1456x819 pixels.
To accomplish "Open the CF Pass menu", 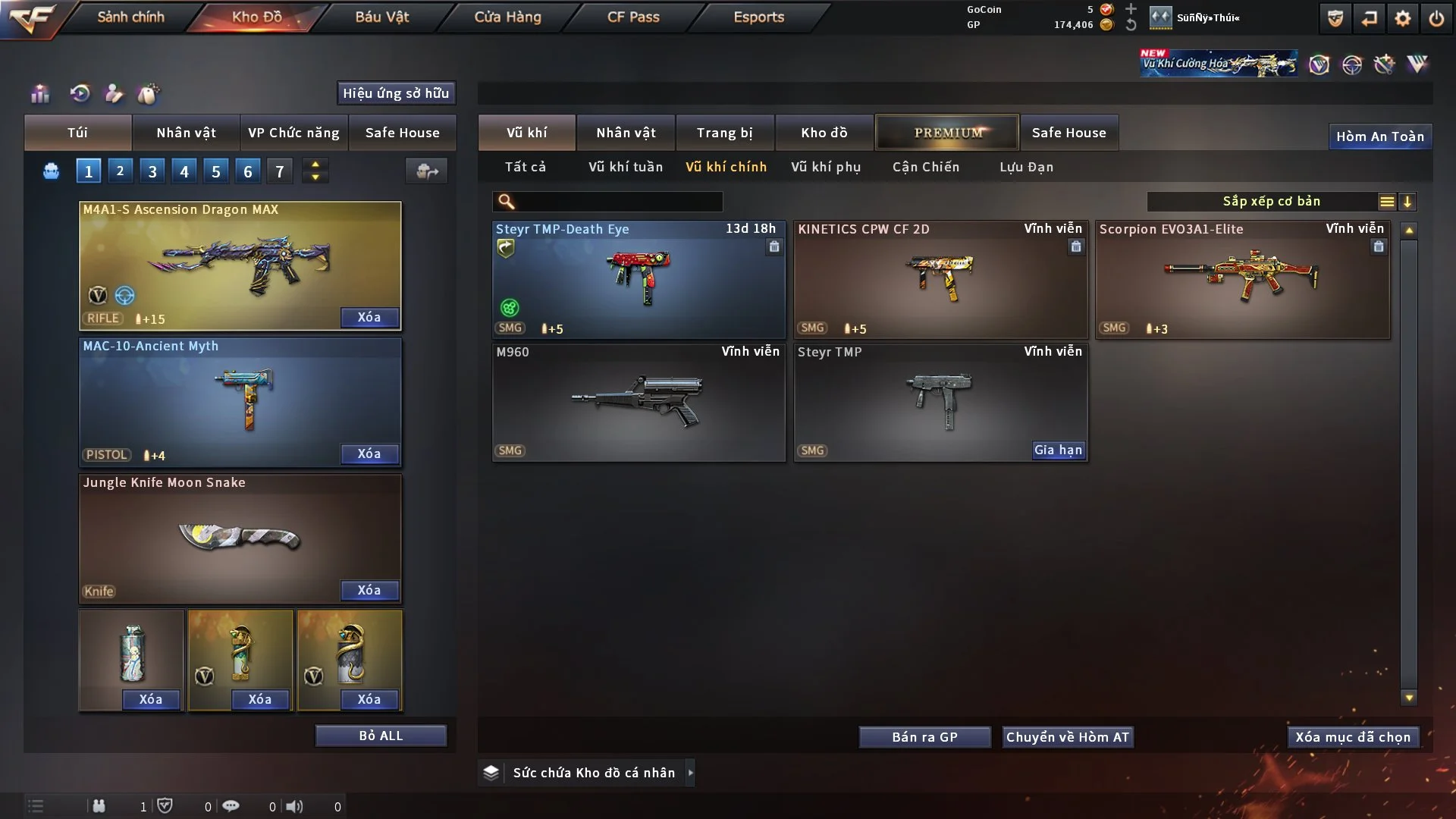I will (633, 17).
